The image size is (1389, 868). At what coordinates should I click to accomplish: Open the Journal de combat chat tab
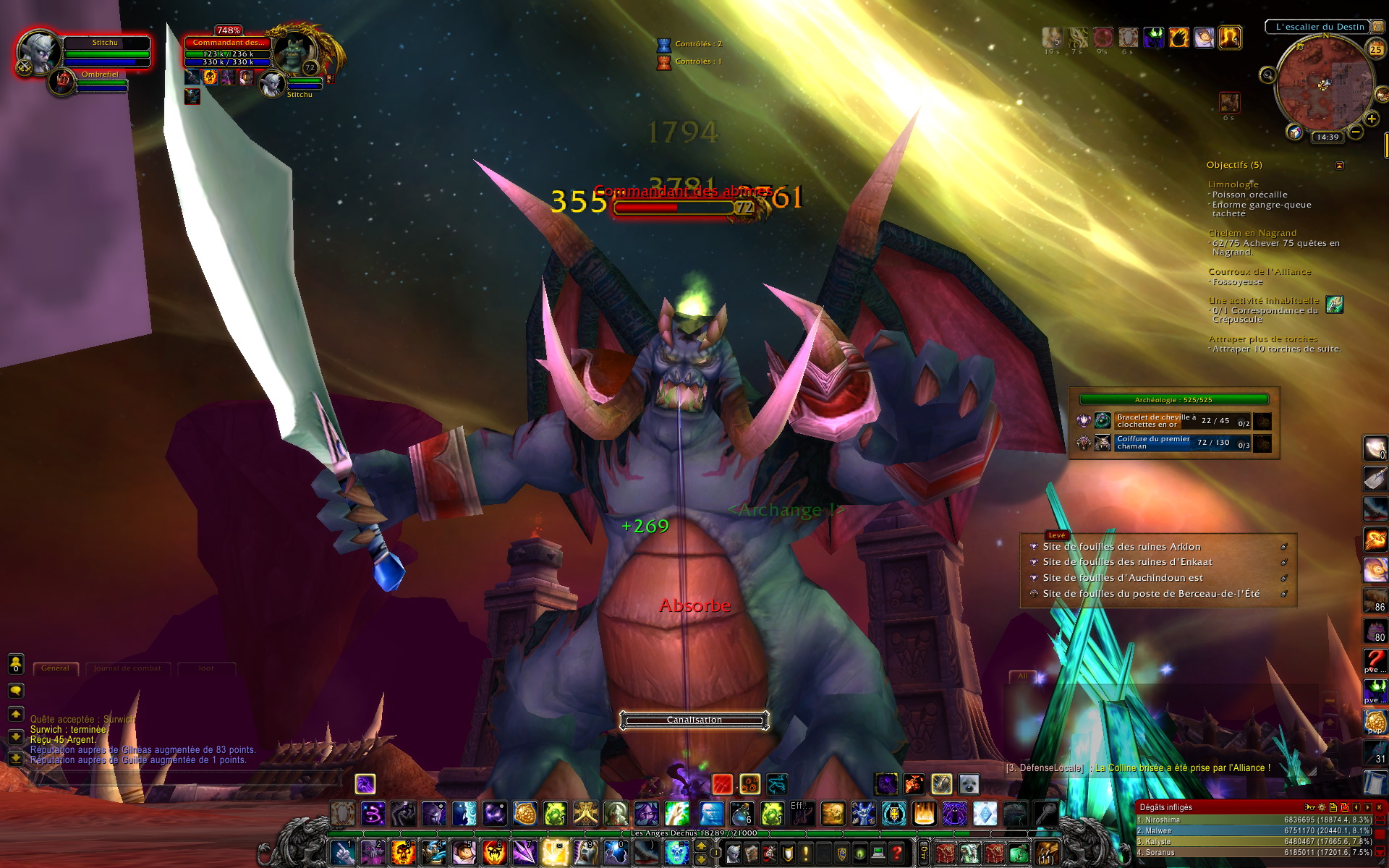127,668
